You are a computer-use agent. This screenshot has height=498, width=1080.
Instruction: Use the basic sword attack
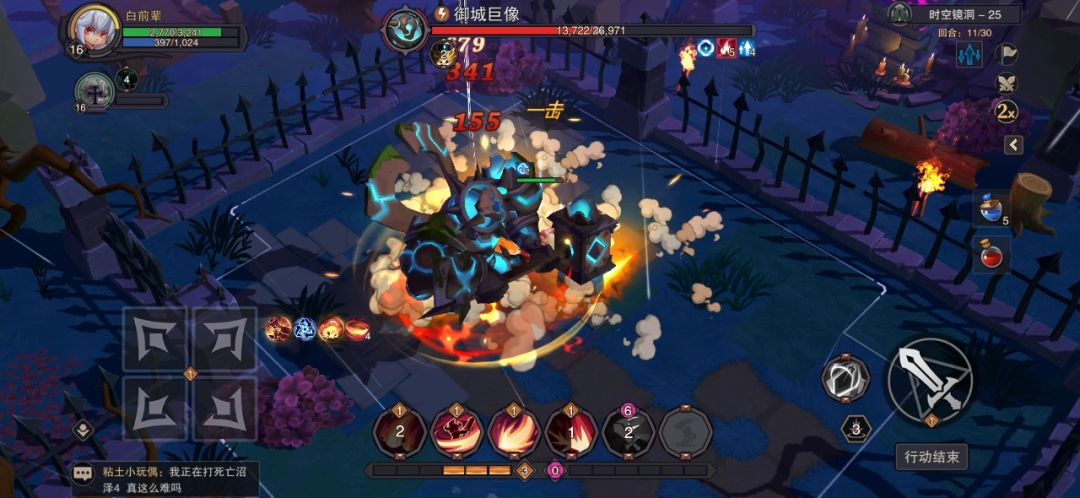pyautogui.click(x=929, y=380)
